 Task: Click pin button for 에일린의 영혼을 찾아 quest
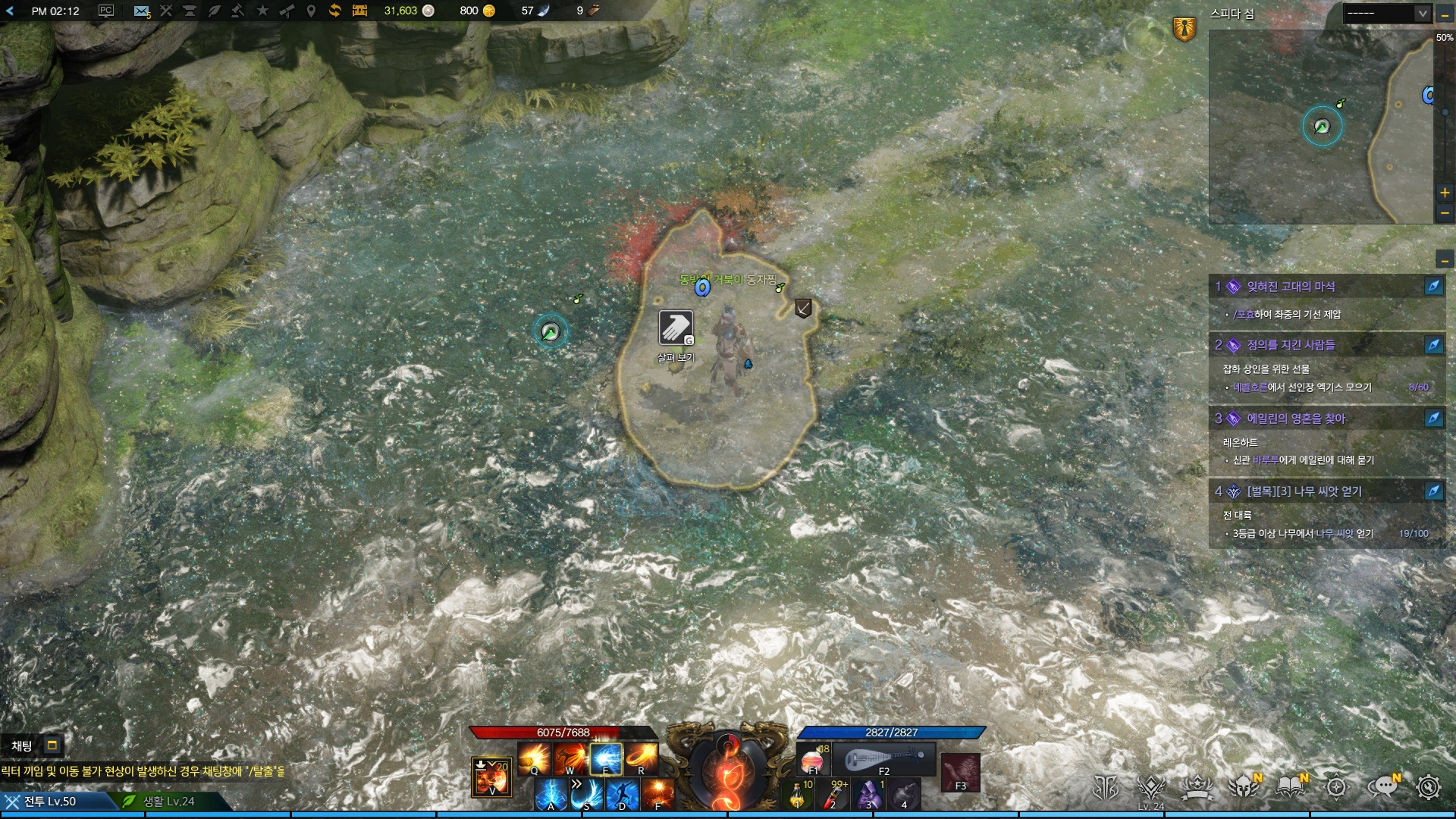pyautogui.click(x=1433, y=418)
